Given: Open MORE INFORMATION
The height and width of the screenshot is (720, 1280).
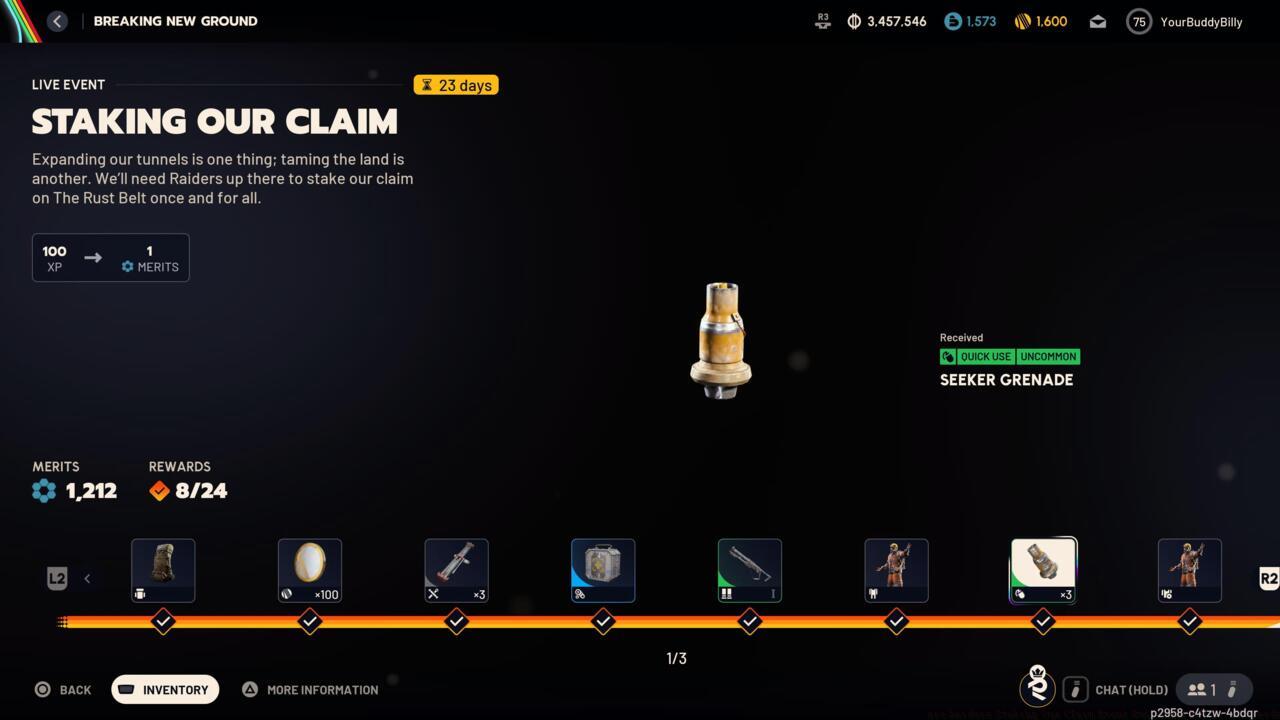Looking at the screenshot, I should coord(310,689).
